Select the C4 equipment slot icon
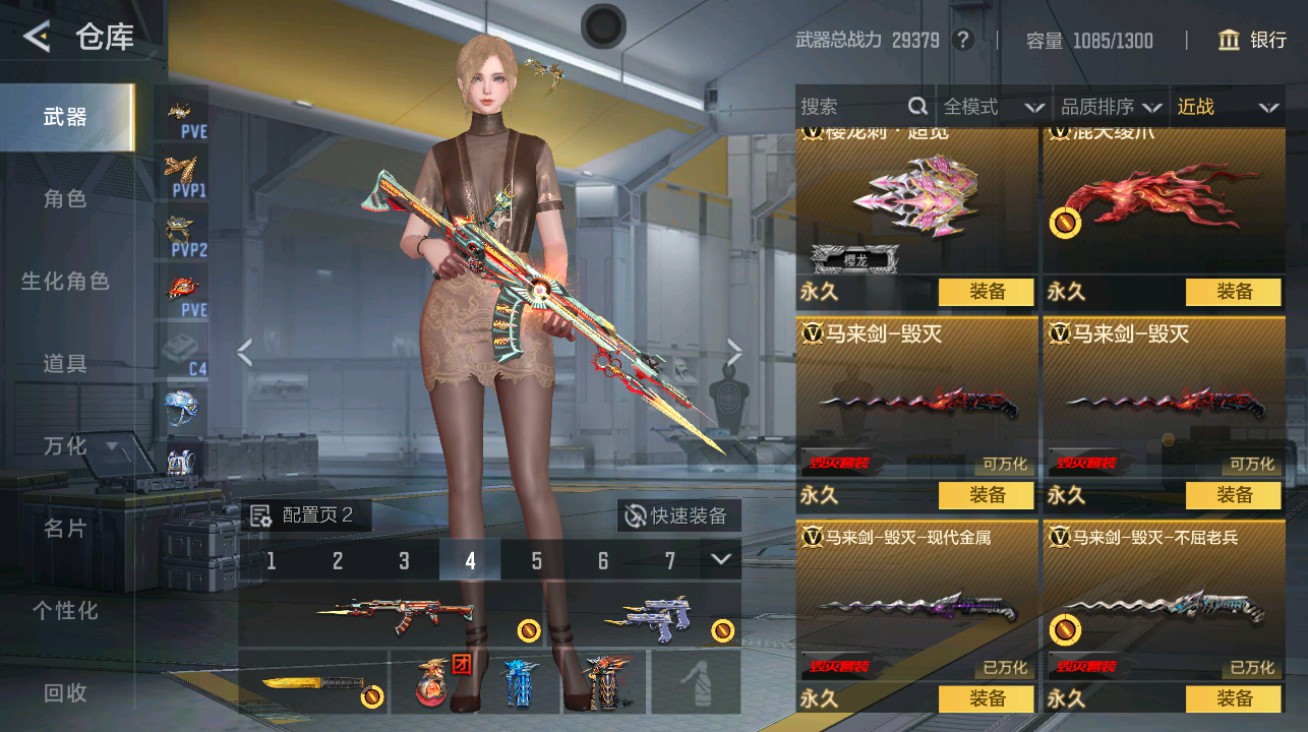Image resolution: width=1308 pixels, height=732 pixels. [182, 350]
